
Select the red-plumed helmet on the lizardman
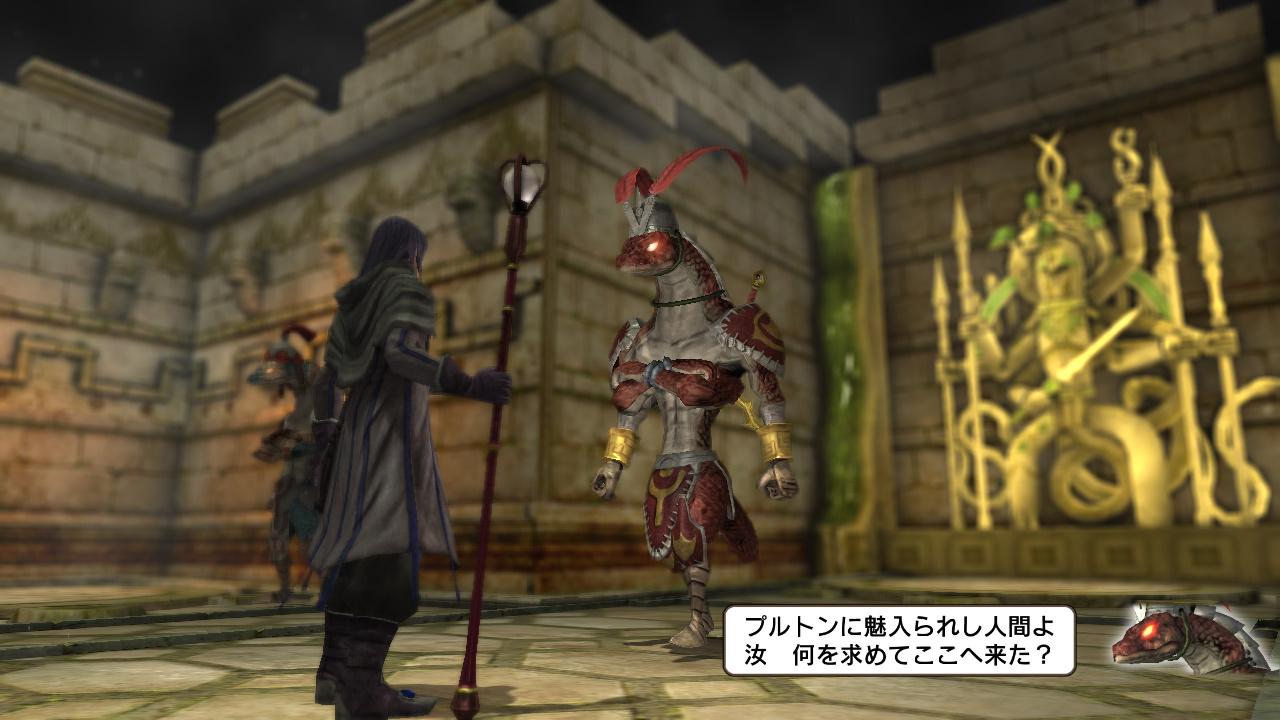pos(660,200)
